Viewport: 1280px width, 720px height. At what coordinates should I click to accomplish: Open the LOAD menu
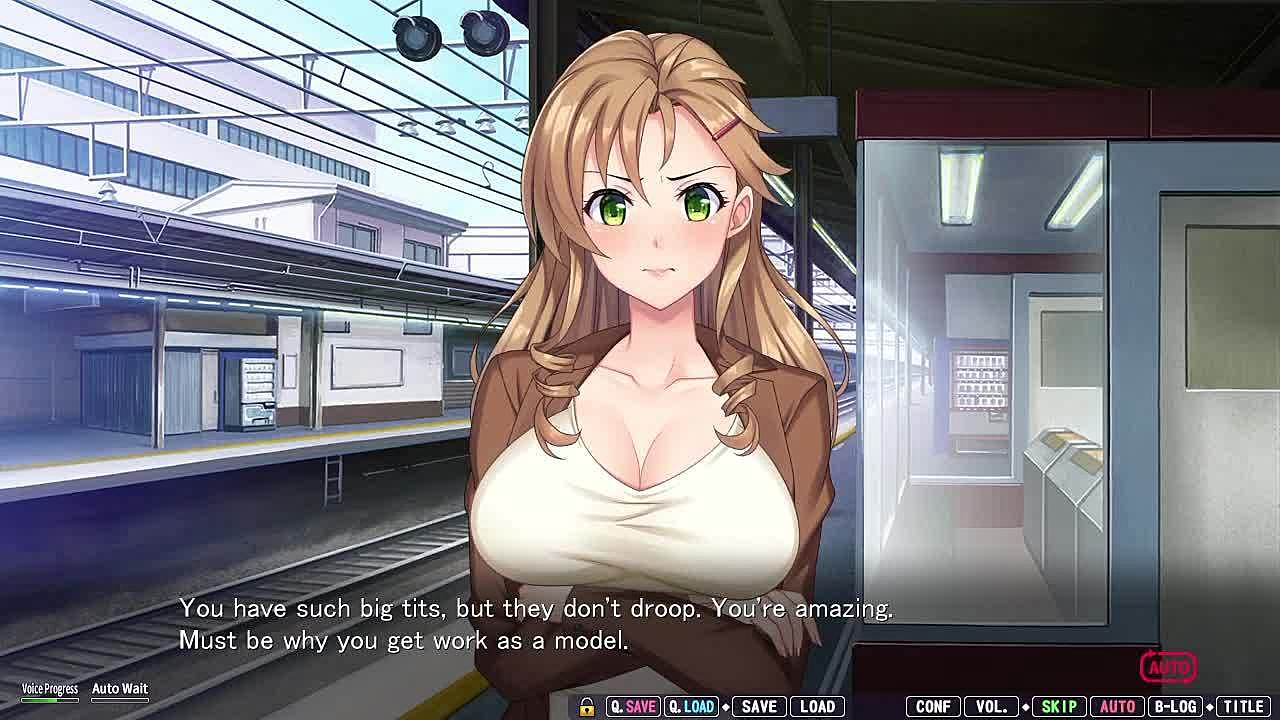click(817, 706)
